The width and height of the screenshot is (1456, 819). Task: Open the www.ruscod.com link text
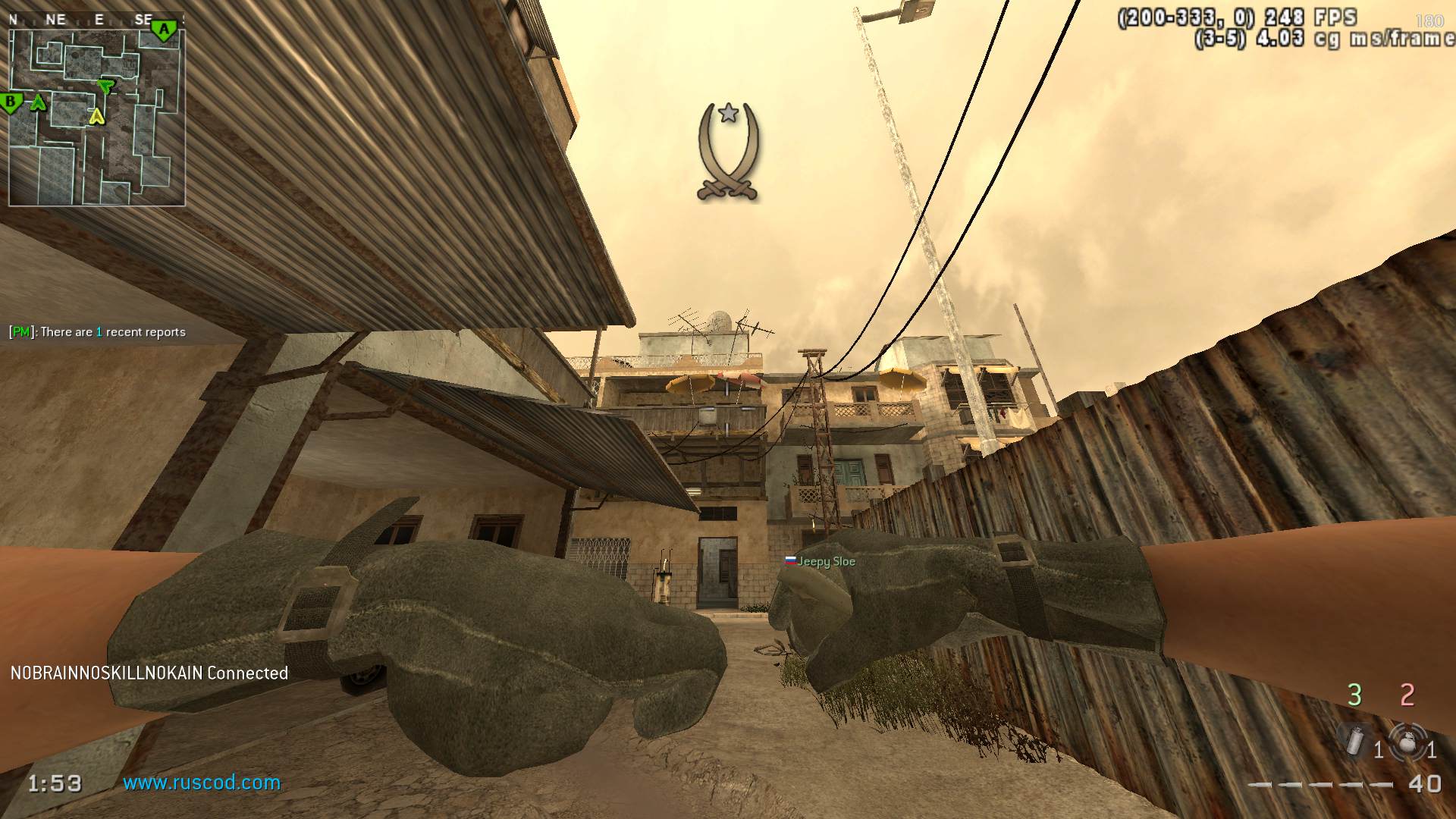[x=202, y=783]
